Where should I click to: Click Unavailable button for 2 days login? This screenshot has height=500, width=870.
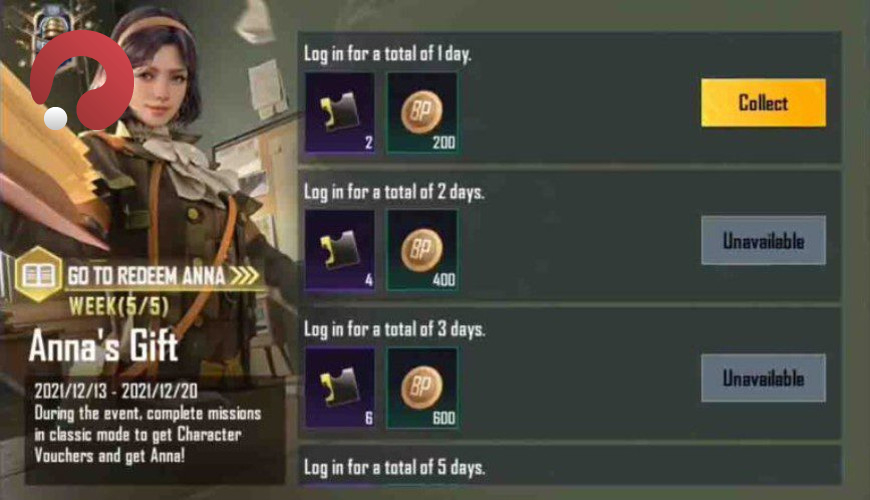[763, 240]
